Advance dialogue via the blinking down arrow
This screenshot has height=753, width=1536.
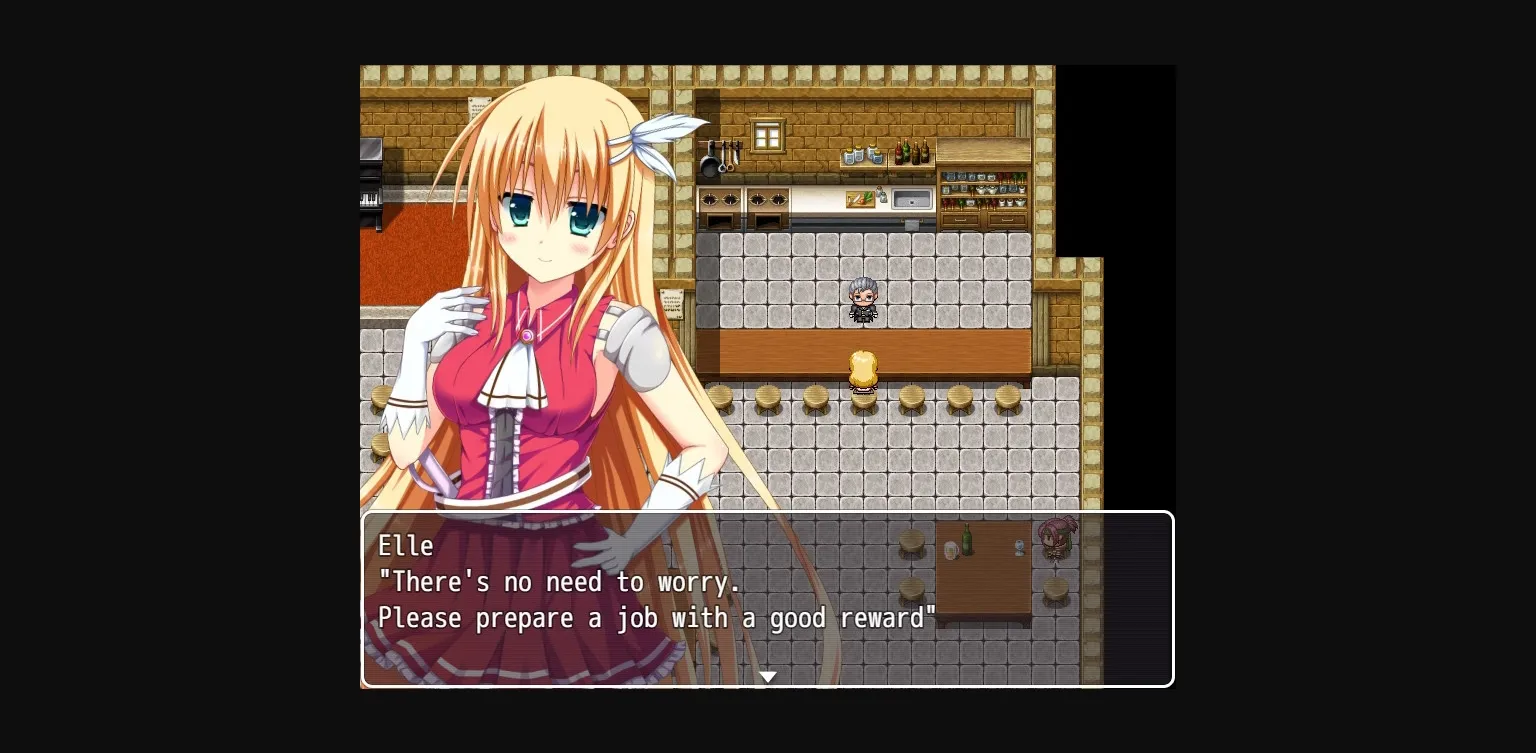pyautogui.click(x=768, y=676)
